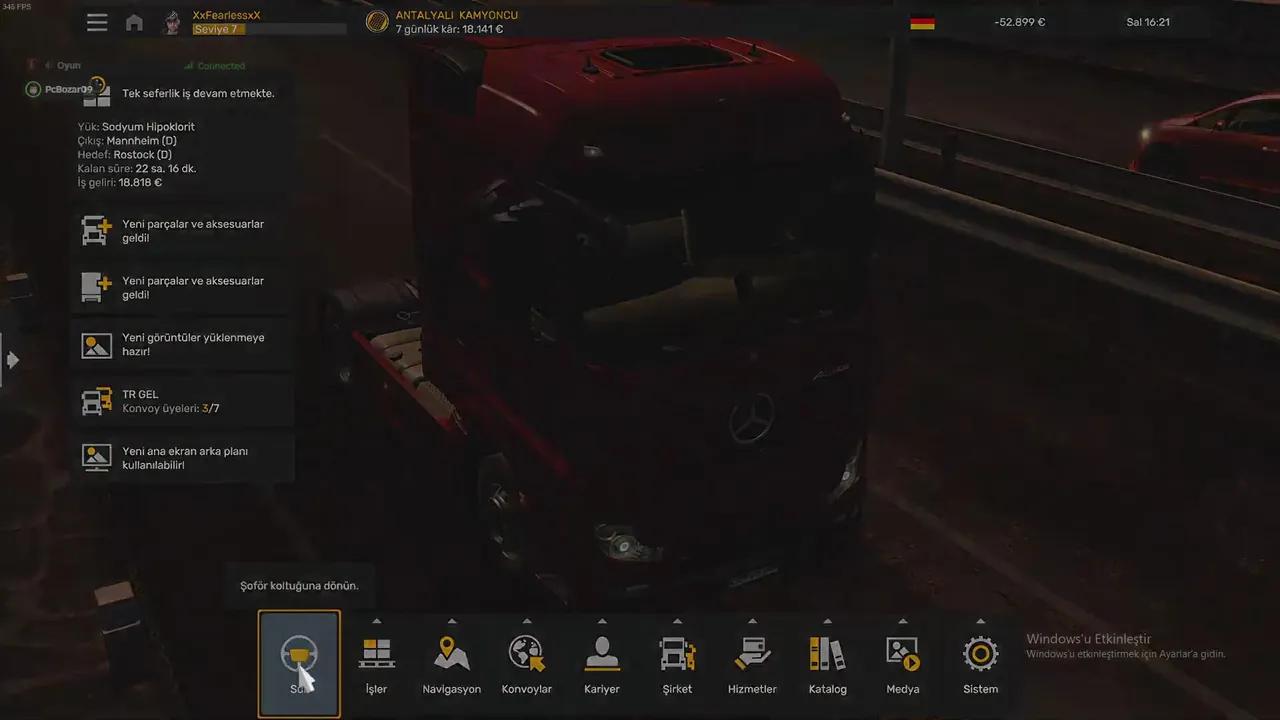This screenshot has height=720, width=1280.
Task: Expand the chevron above the Sistem icon
Action: 980,621
